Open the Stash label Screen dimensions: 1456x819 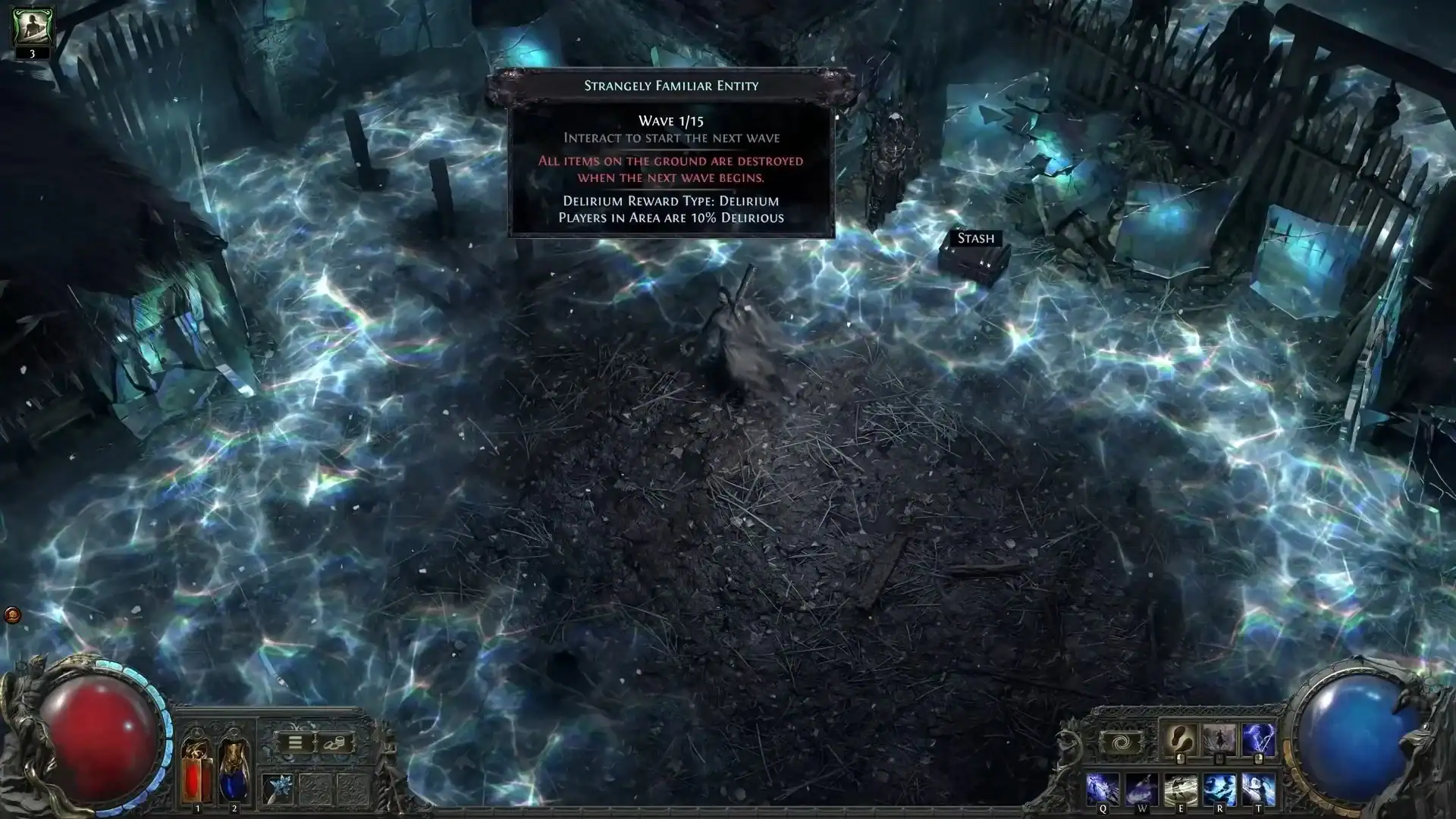pyautogui.click(x=975, y=239)
